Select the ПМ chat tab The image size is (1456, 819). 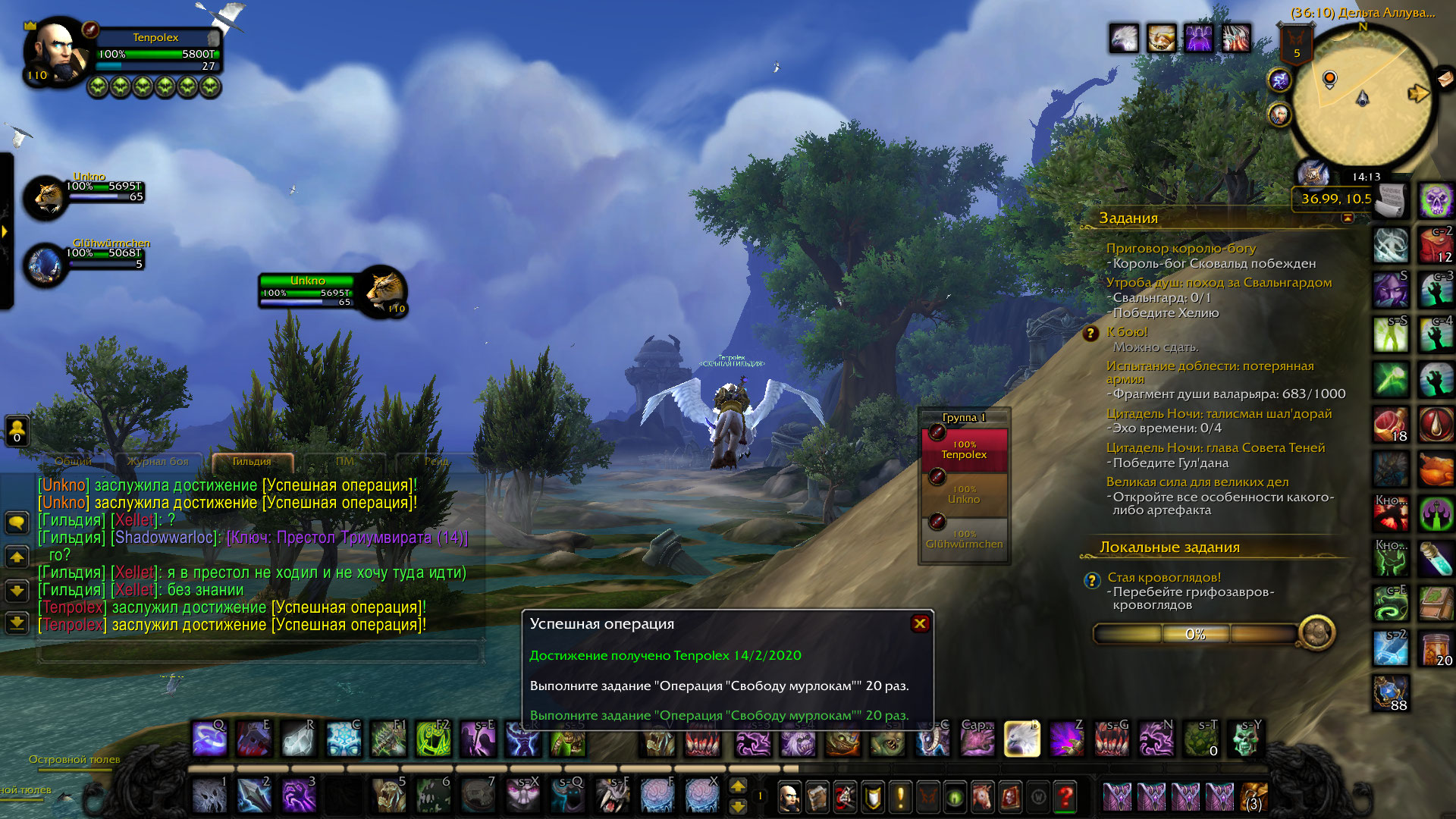pyautogui.click(x=344, y=461)
